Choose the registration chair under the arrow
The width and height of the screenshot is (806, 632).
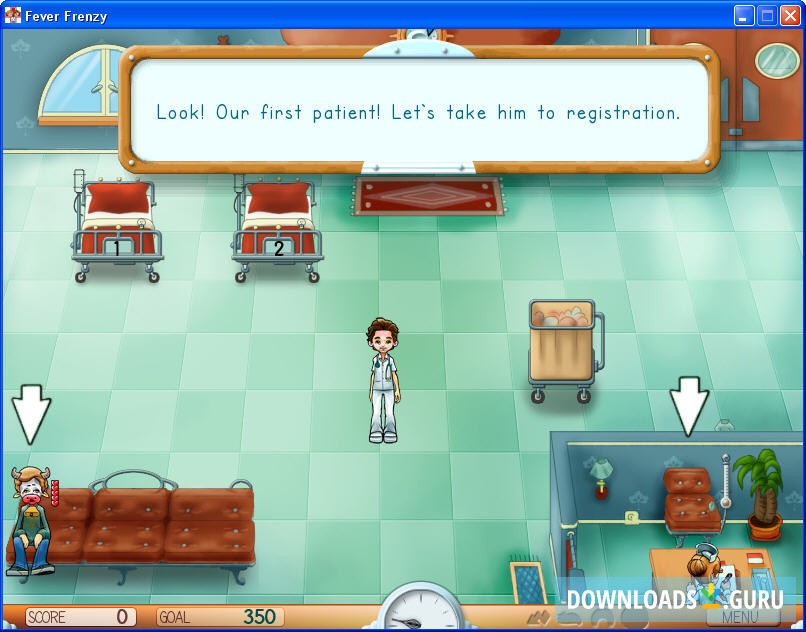pos(691,498)
